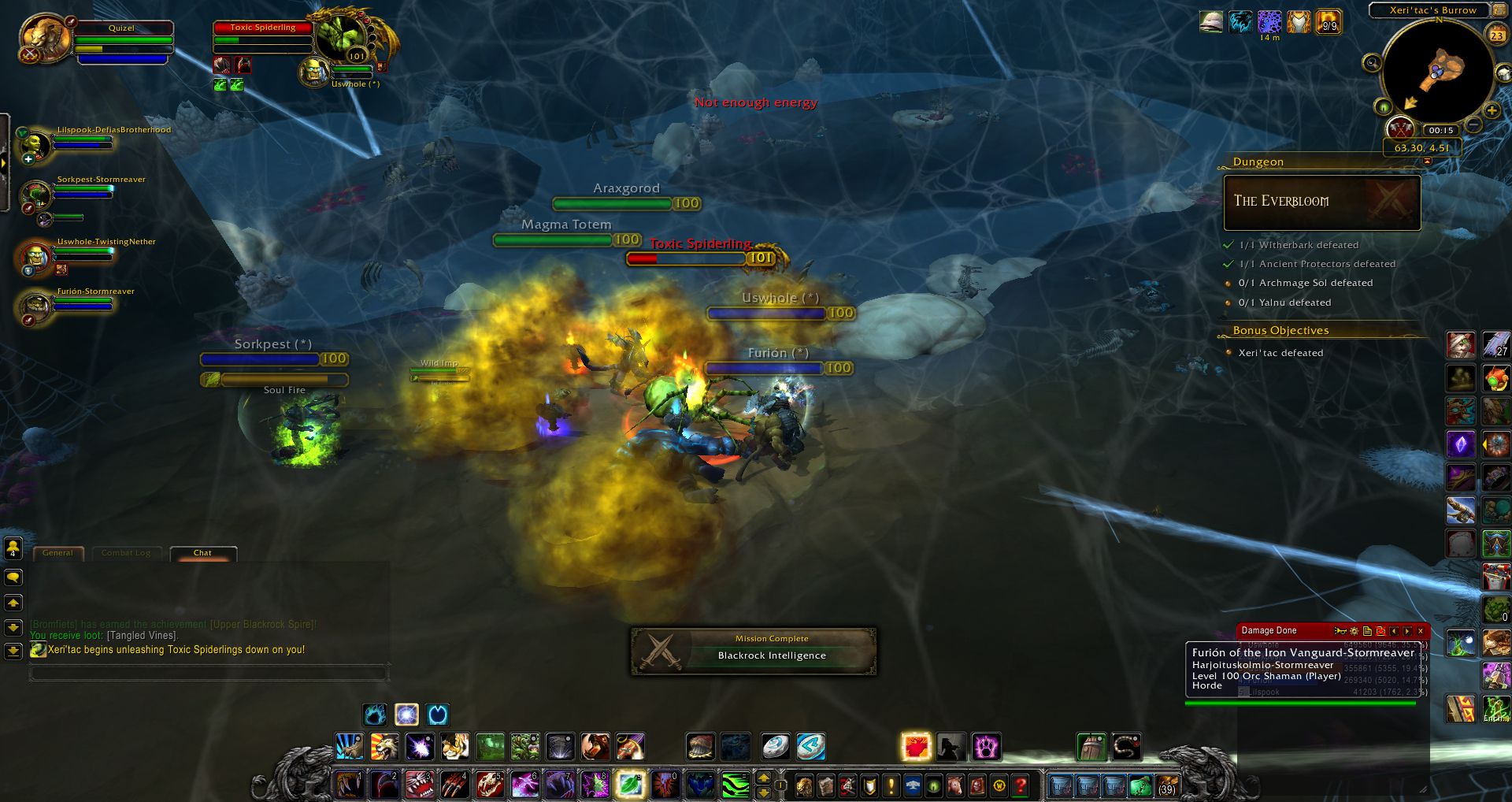Screen dimensions: 1512x802
Task: Click the report (paper) icon on Damage Done bar
Action: (1368, 631)
